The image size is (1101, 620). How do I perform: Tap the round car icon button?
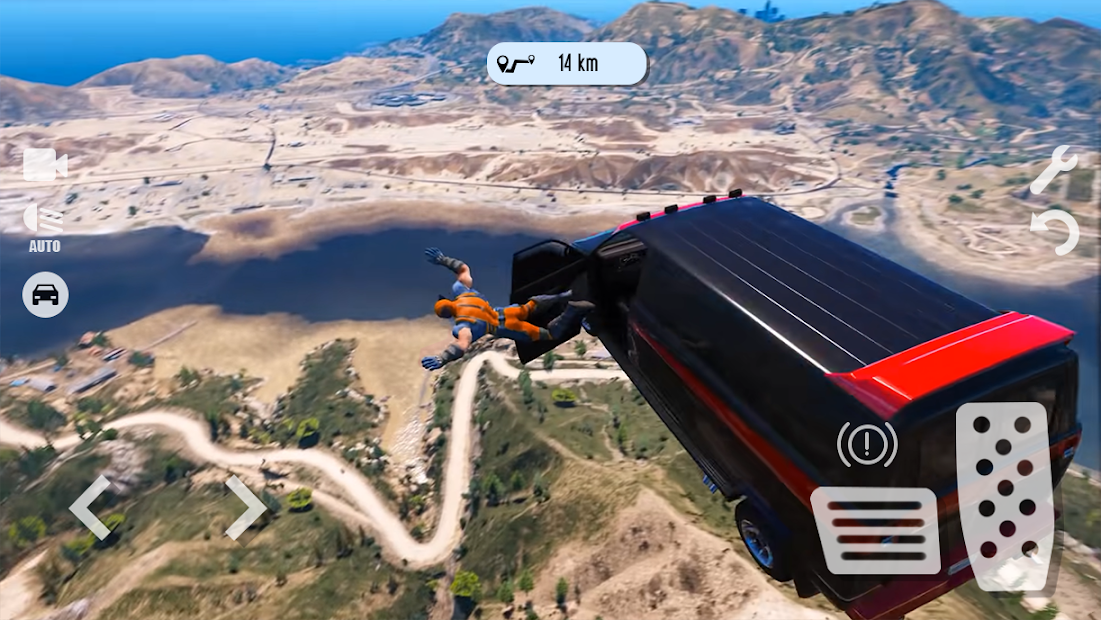point(45,294)
